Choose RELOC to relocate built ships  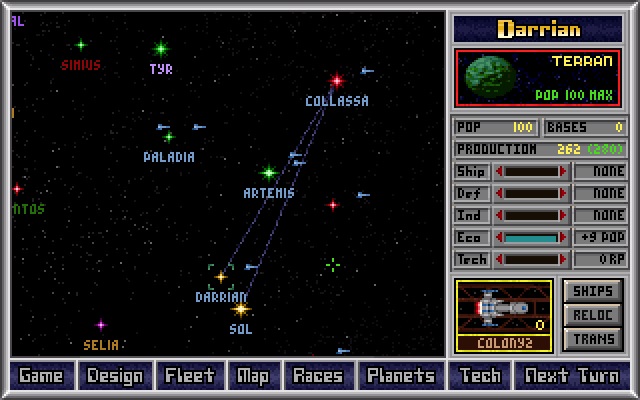pyautogui.click(x=593, y=315)
